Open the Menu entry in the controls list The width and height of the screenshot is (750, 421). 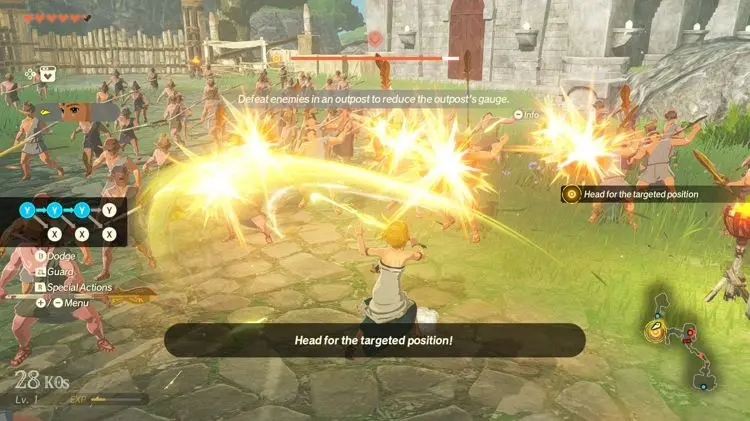62,302
